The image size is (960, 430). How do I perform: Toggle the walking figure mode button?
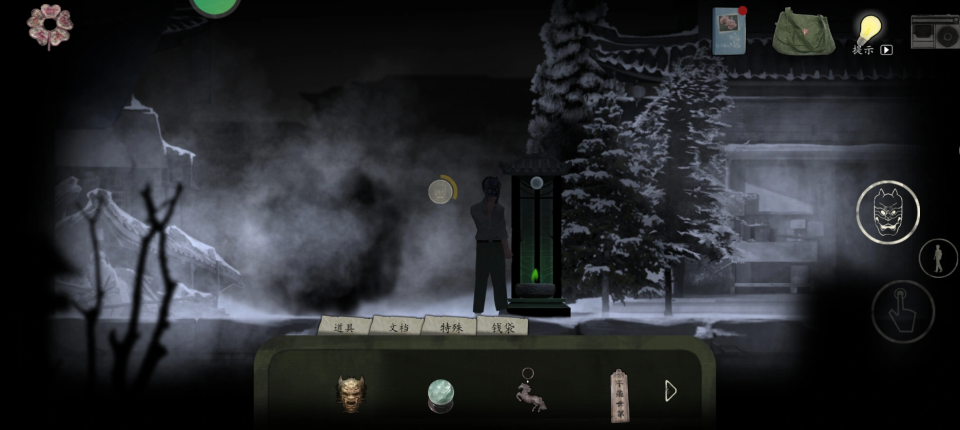pos(937,258)
